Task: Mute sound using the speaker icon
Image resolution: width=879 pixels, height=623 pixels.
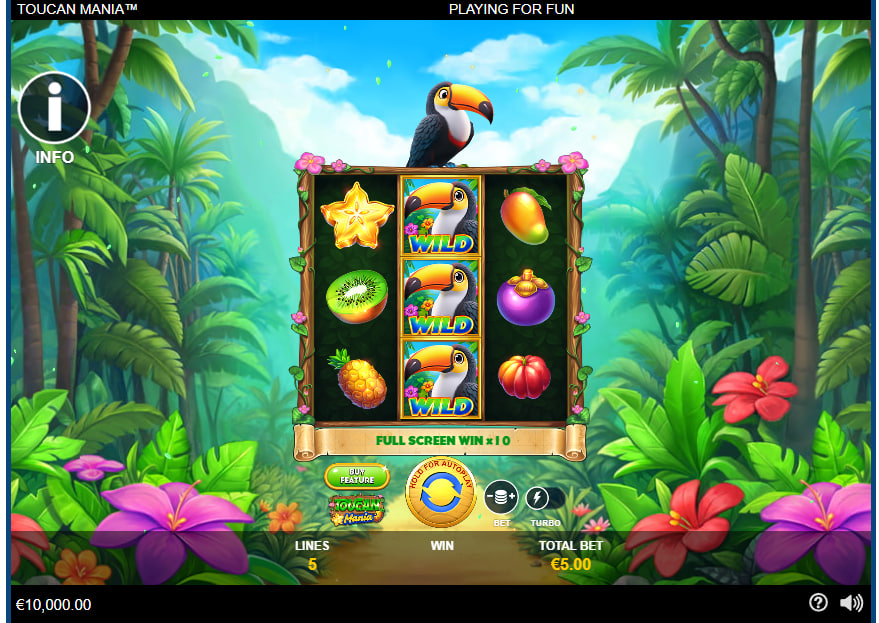Action: click(851, 603)
